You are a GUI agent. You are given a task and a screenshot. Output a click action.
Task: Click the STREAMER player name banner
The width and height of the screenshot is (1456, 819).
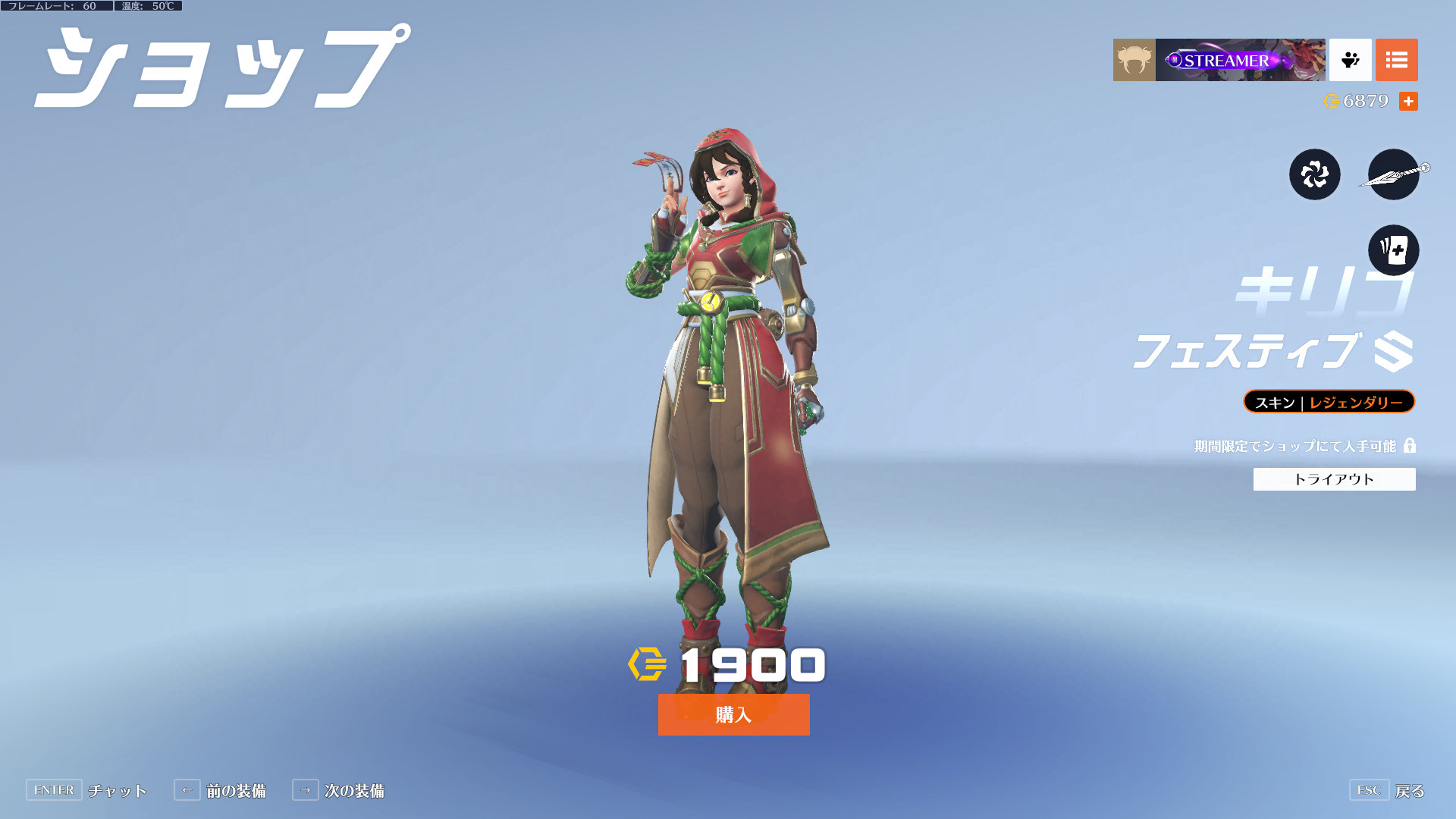(x=1240, y=60)
